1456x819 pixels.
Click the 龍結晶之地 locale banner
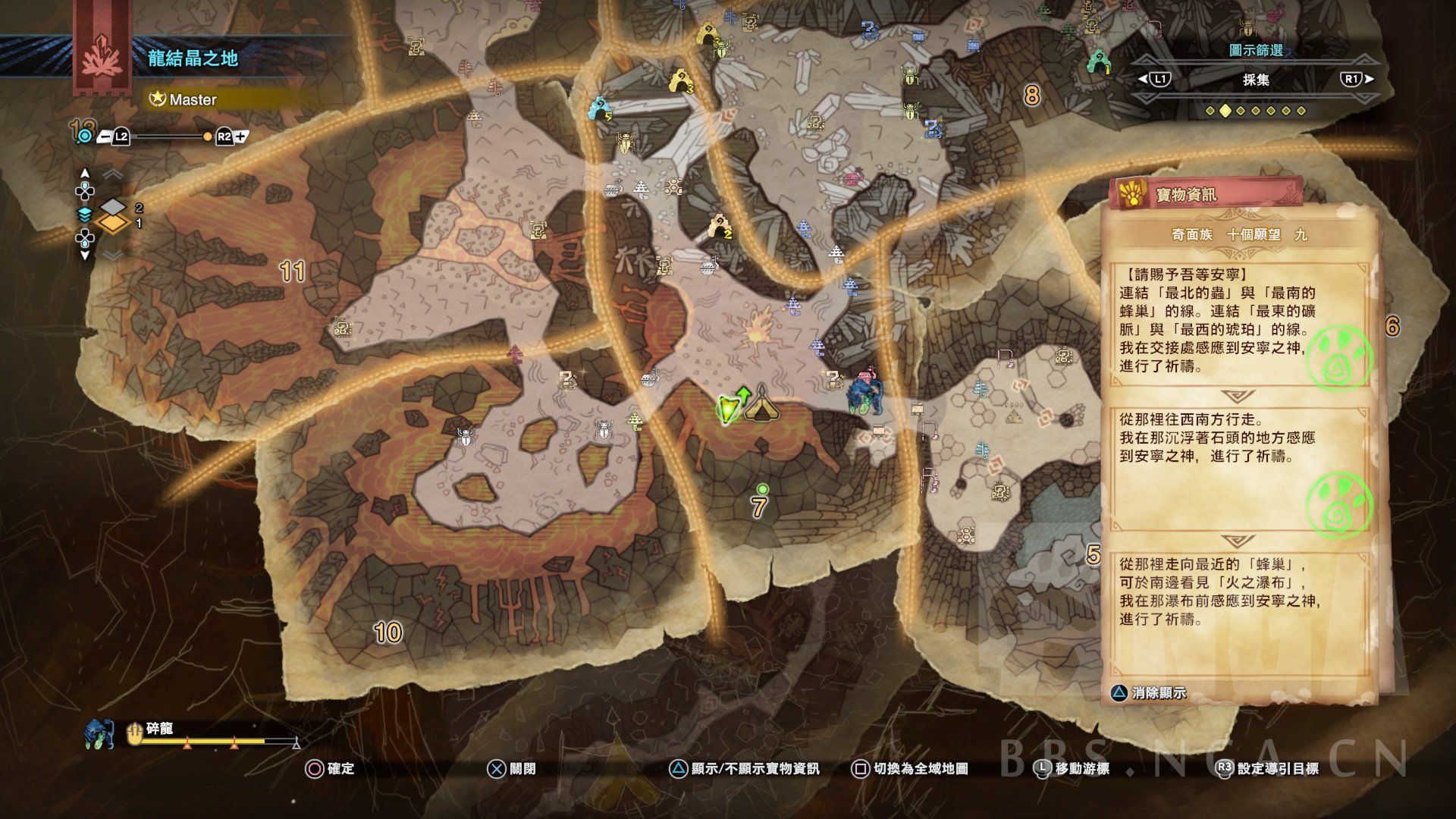[x=193, y=58]
